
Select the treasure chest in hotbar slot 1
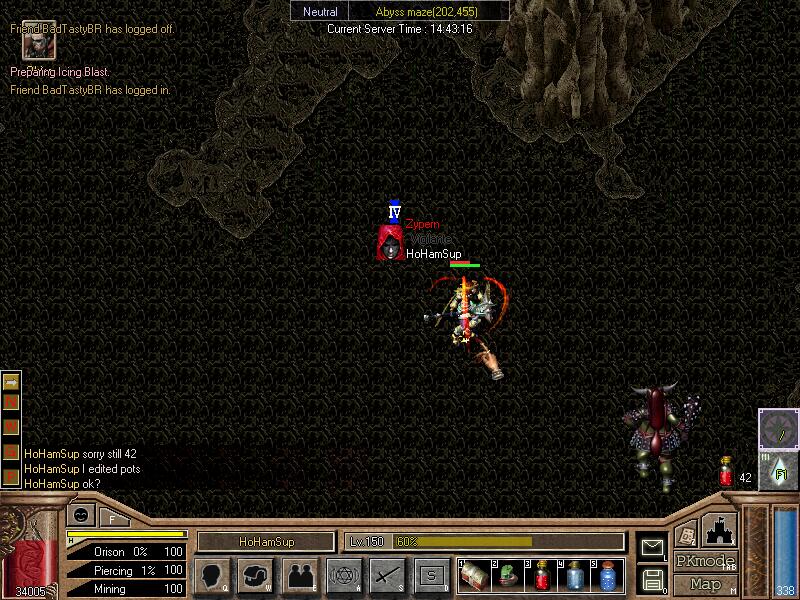474,576
